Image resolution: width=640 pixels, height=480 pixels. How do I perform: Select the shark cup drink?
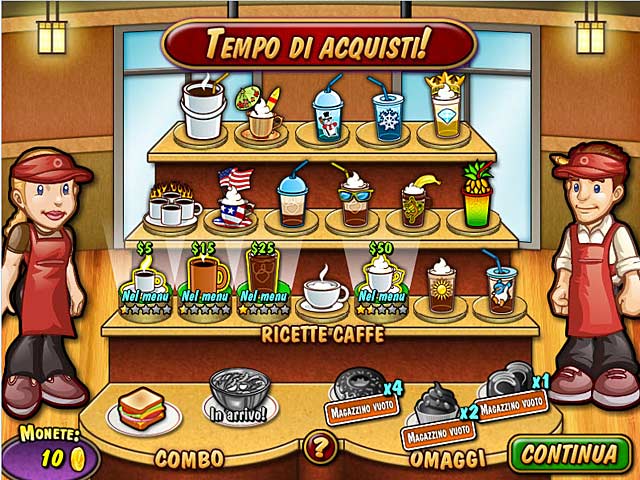[501, 288]
